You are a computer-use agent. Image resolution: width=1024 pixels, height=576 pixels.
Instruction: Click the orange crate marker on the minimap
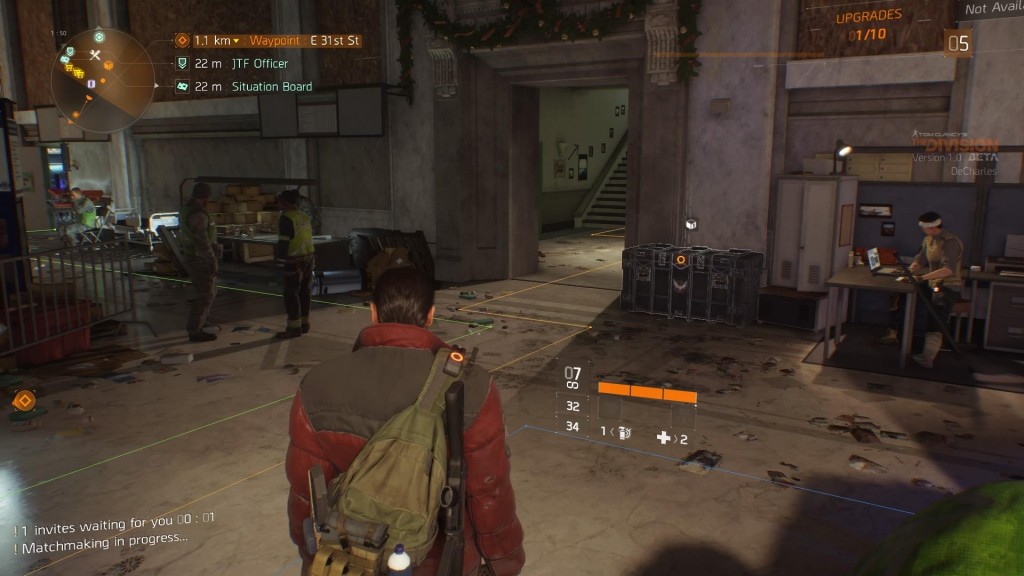pos(109,65)
